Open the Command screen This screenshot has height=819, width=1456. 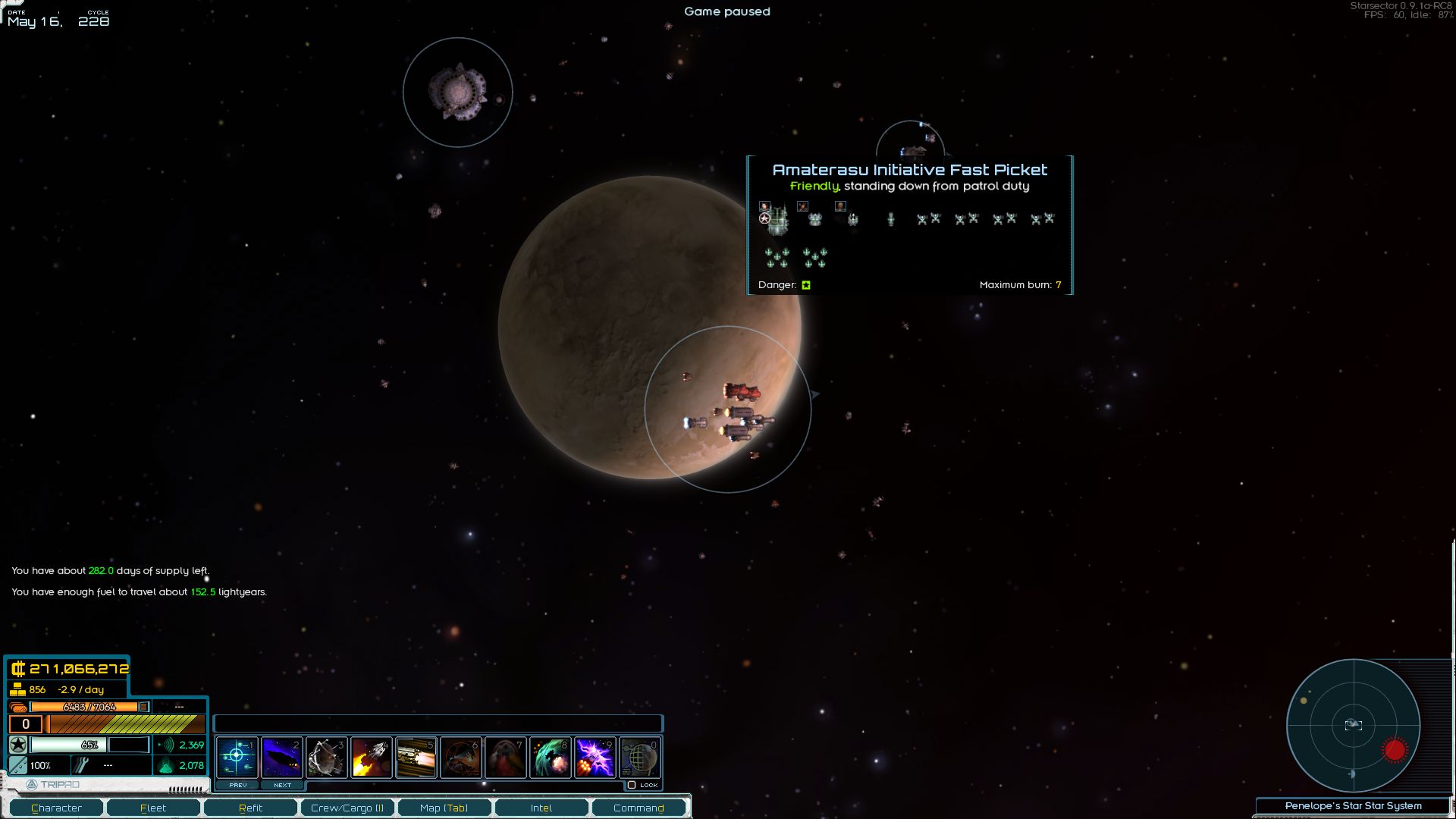click(639, 808)
